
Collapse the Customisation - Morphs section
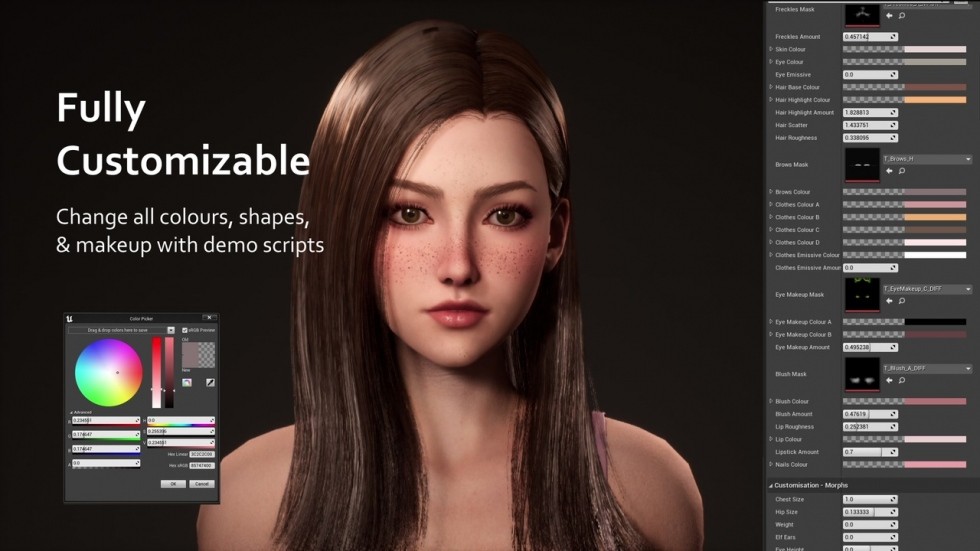[x=771, y=485]
